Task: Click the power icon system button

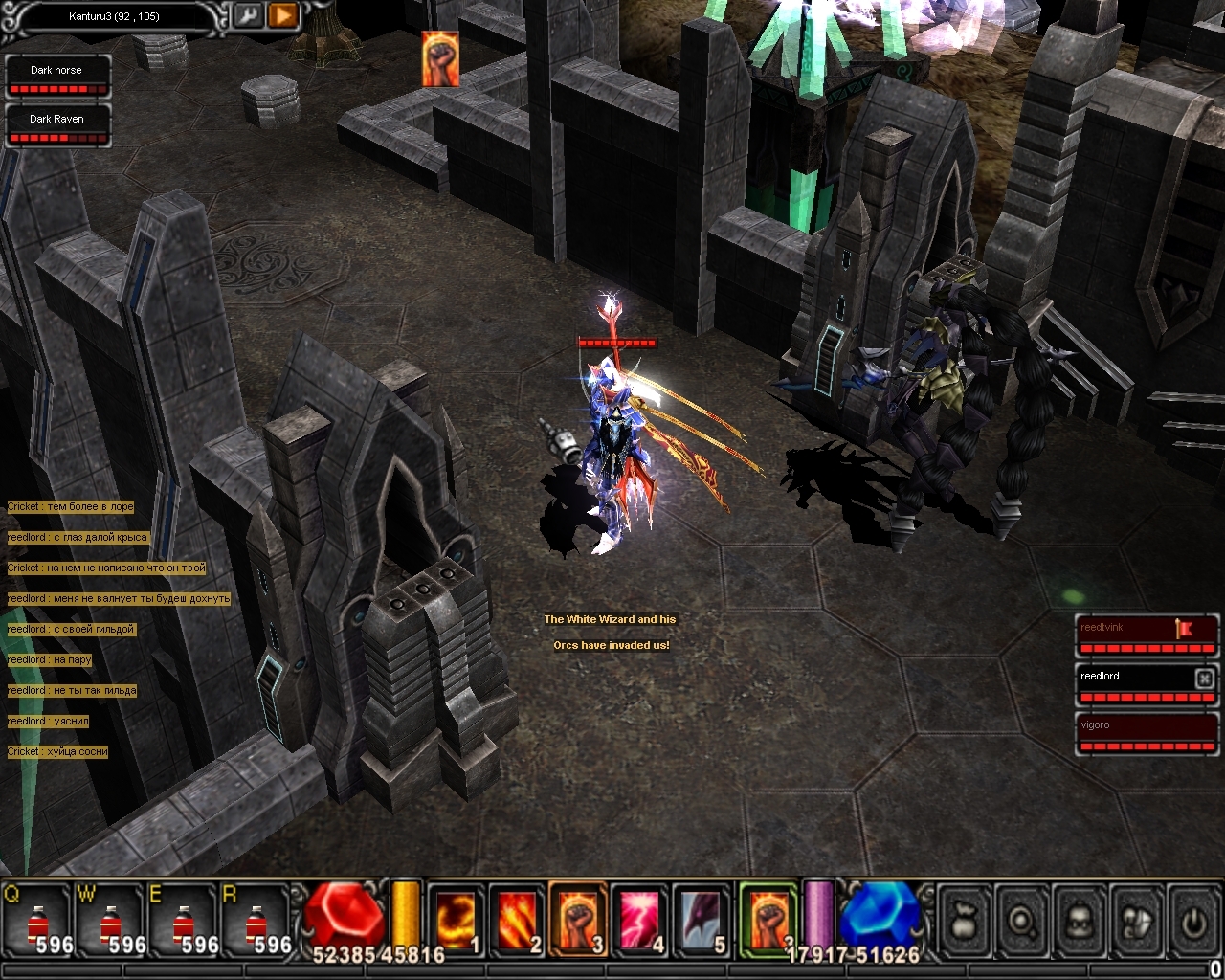Action: [1192, 921]
